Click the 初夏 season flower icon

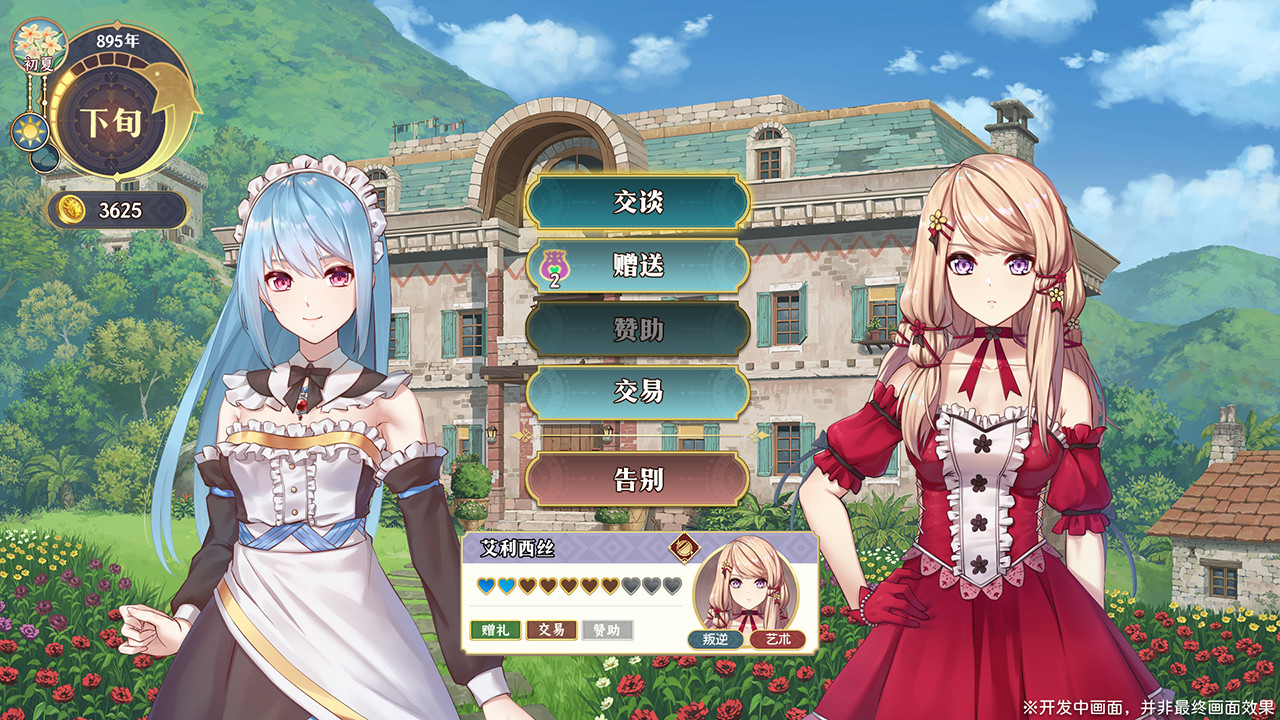point(39,43)
